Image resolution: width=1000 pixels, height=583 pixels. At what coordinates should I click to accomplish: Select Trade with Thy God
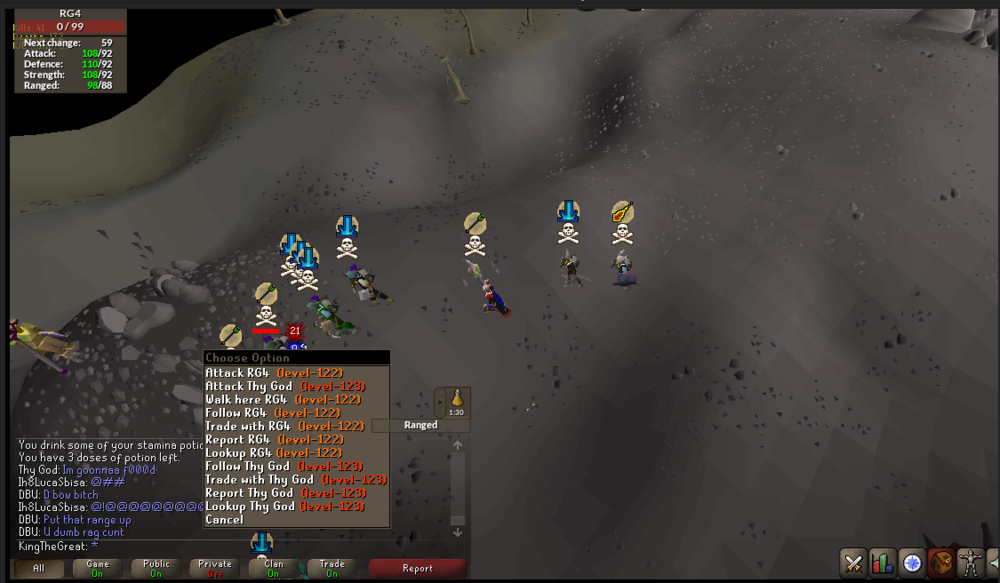pos(295,479)
